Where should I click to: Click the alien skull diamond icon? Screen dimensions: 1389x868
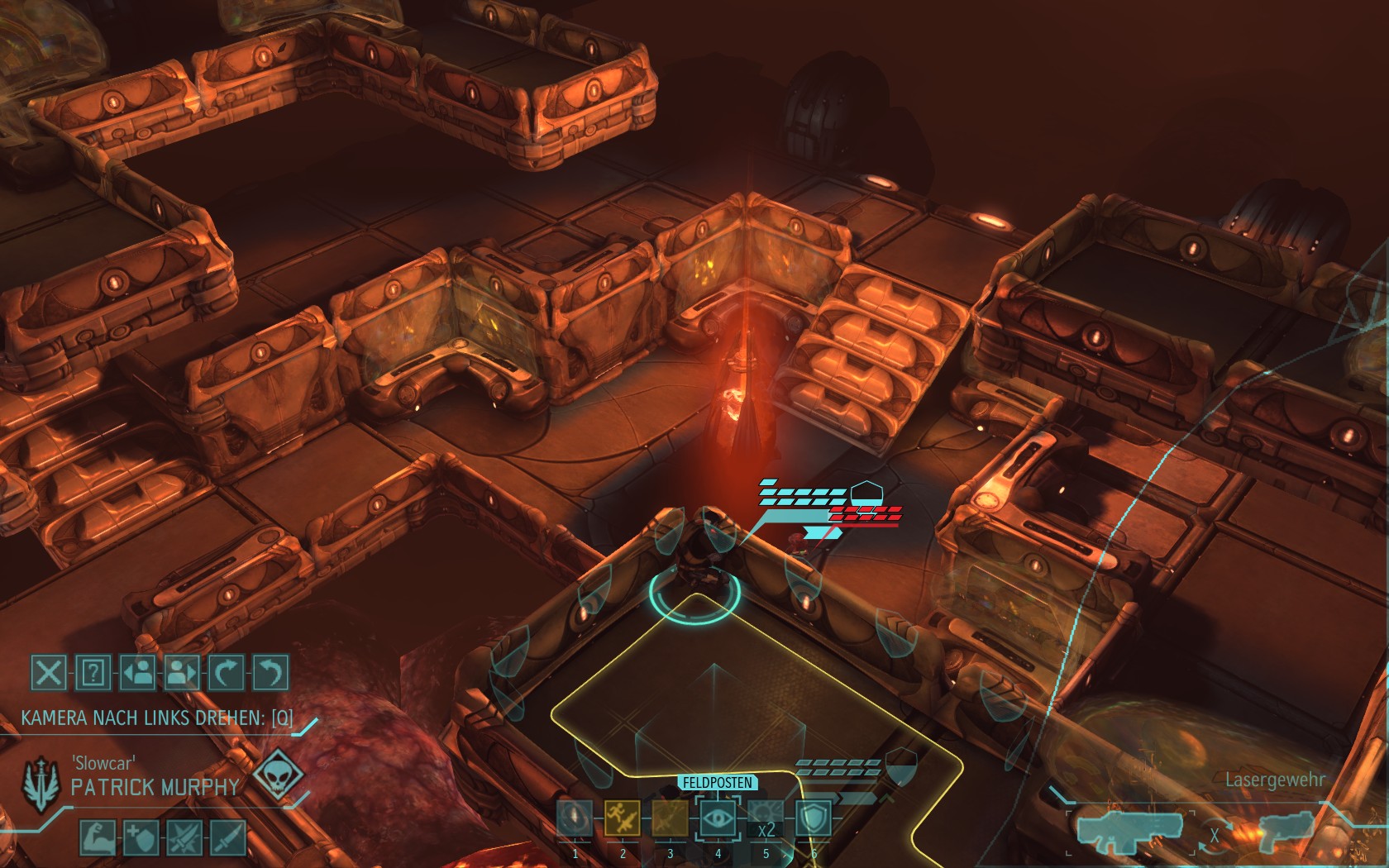[277, 775]
